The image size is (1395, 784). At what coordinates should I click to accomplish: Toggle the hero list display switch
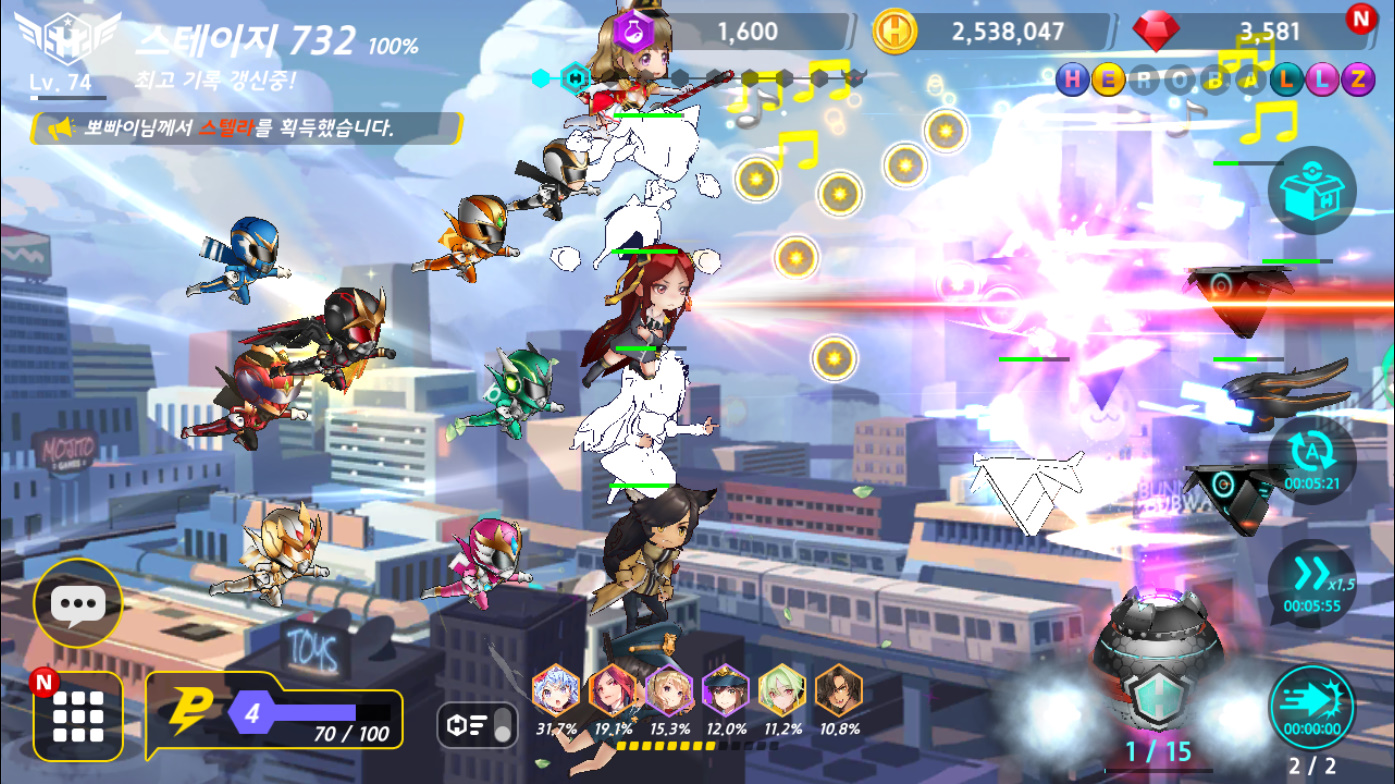tap(478, 724)
